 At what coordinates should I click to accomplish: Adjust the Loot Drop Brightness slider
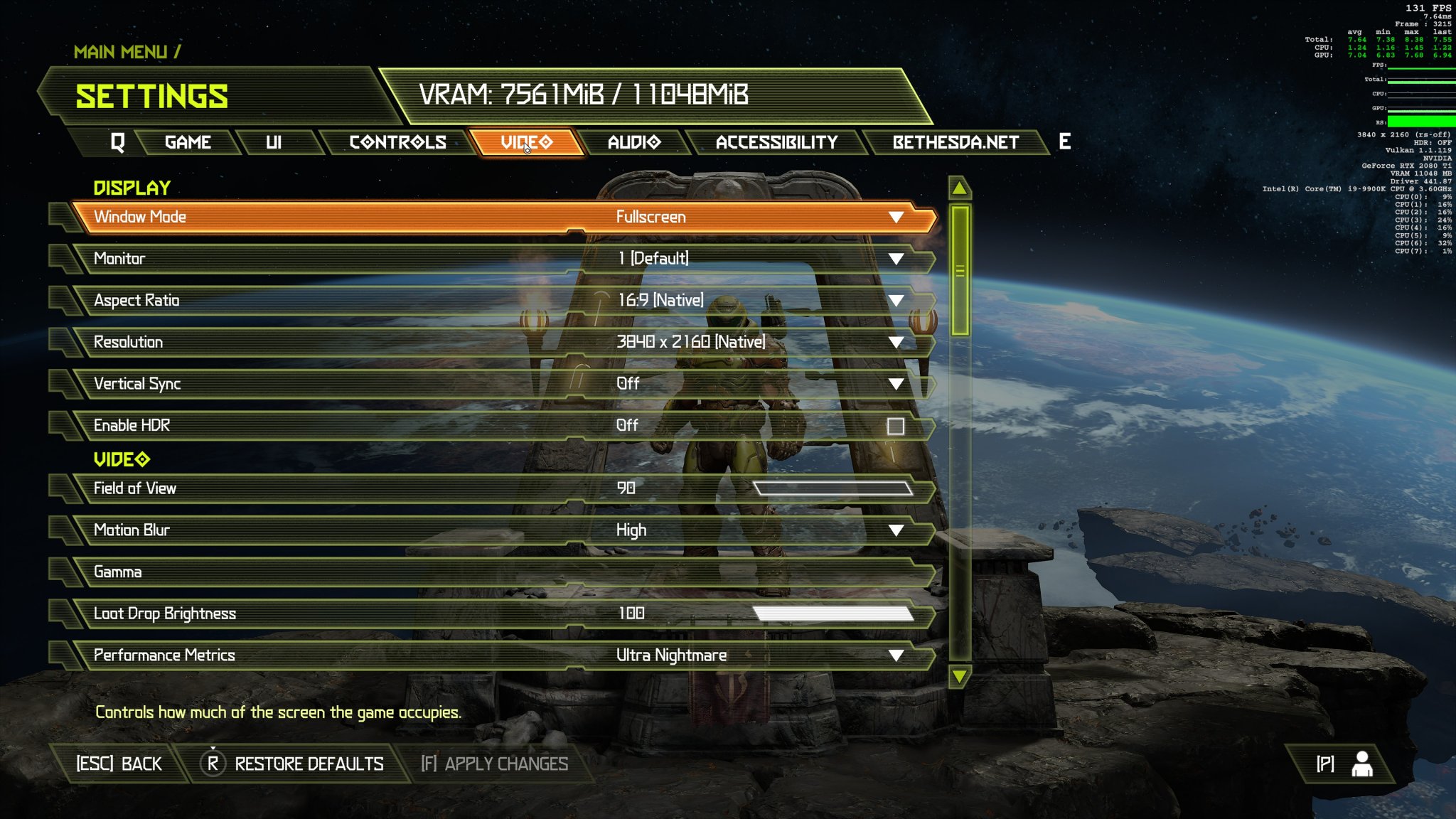[x=833, y=613]
